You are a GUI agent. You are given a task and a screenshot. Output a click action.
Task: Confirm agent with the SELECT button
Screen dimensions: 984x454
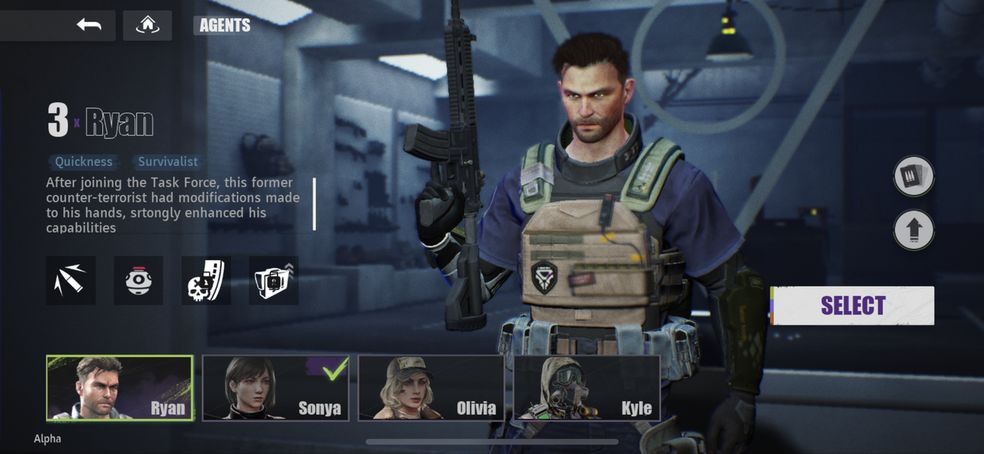pyautogui.click(x=852, y=306)
